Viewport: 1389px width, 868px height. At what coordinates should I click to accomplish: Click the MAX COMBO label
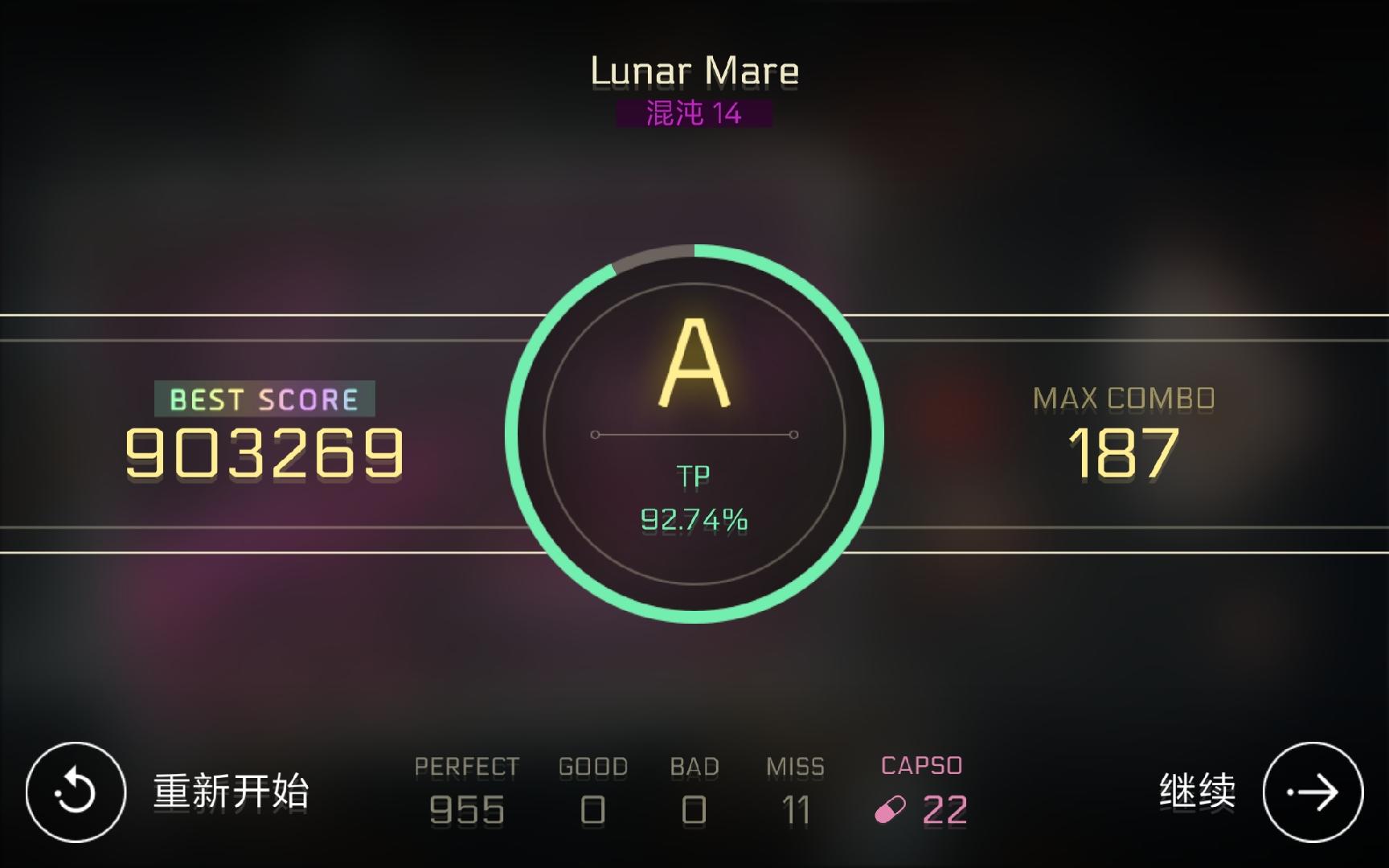point(1123,395)
